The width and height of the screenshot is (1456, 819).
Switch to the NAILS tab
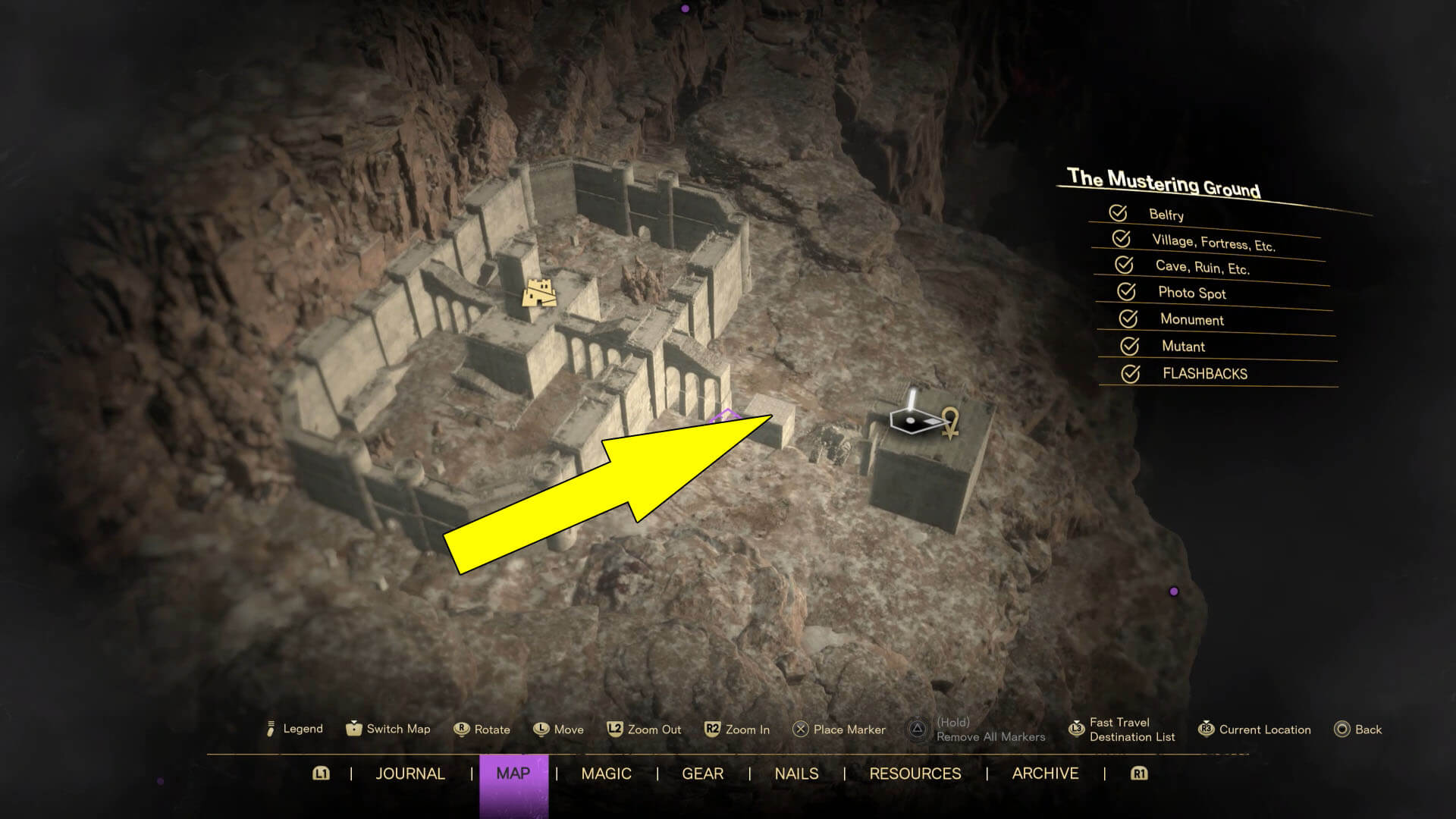pyautogui.click(x=795, y=774)
